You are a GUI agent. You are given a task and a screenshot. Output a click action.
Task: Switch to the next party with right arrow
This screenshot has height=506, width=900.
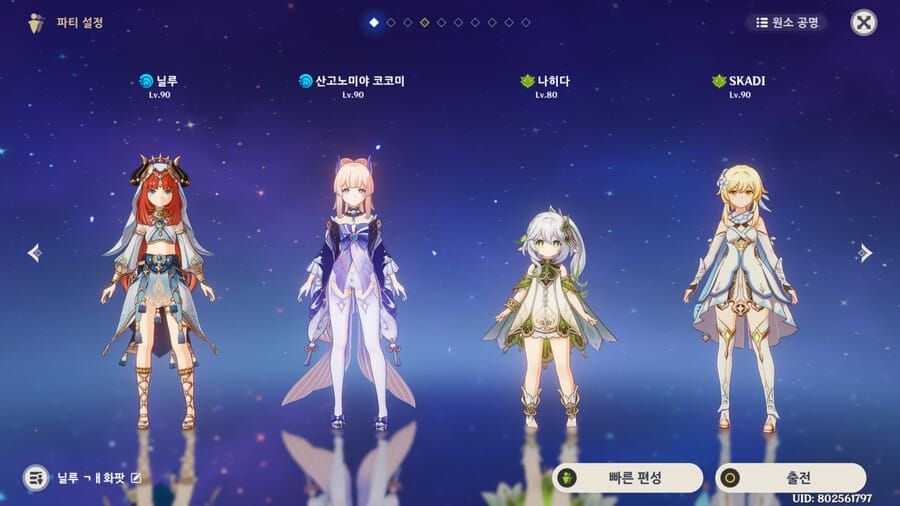coord(866,253)
